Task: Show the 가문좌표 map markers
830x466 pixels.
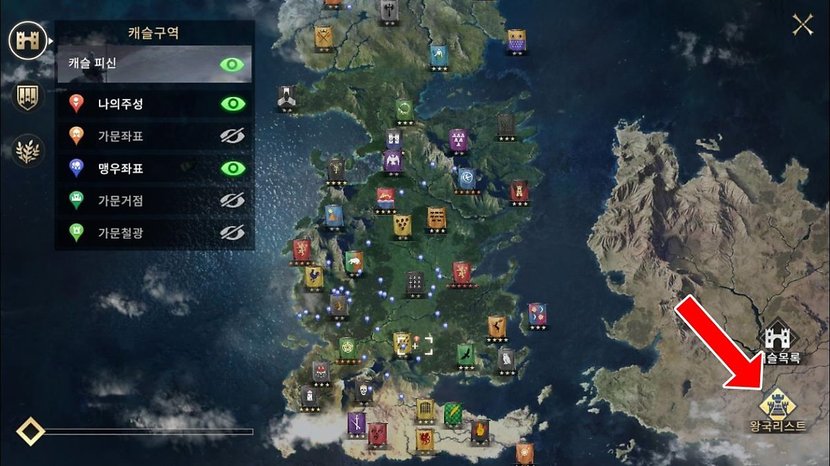Action: pyautogui.click(x=233, y=136)
